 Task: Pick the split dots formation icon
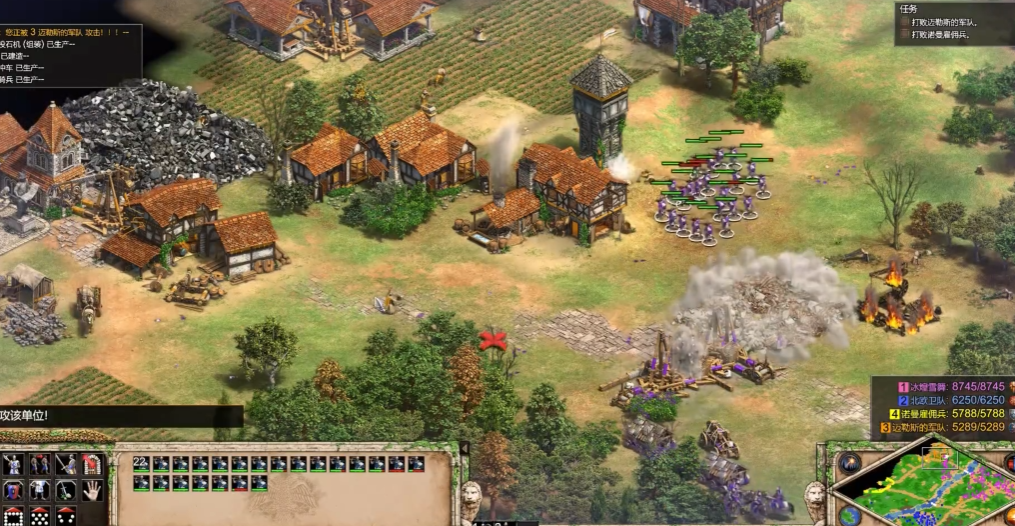(x=66, y=517)
